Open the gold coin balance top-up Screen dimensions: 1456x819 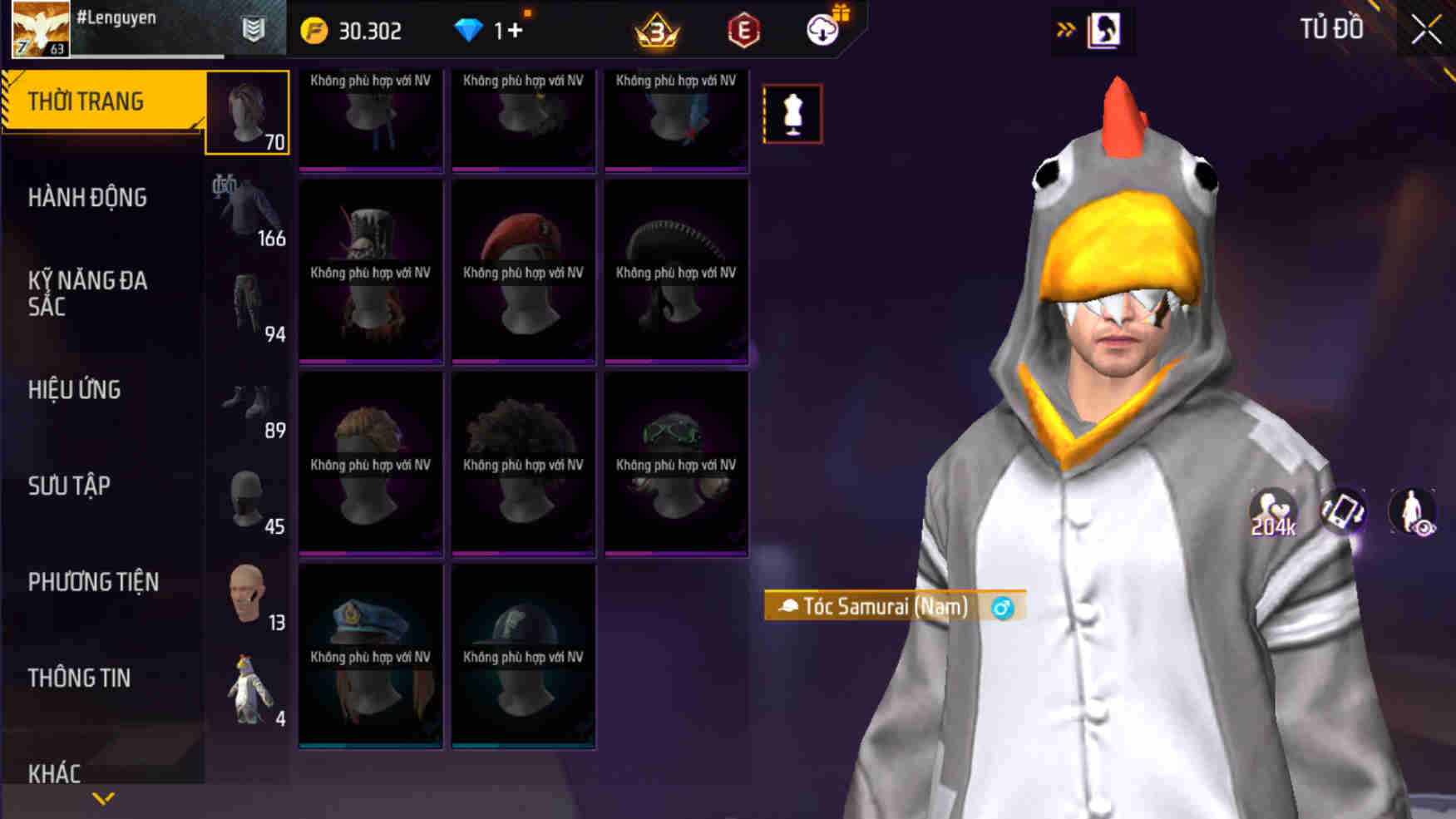316,30
